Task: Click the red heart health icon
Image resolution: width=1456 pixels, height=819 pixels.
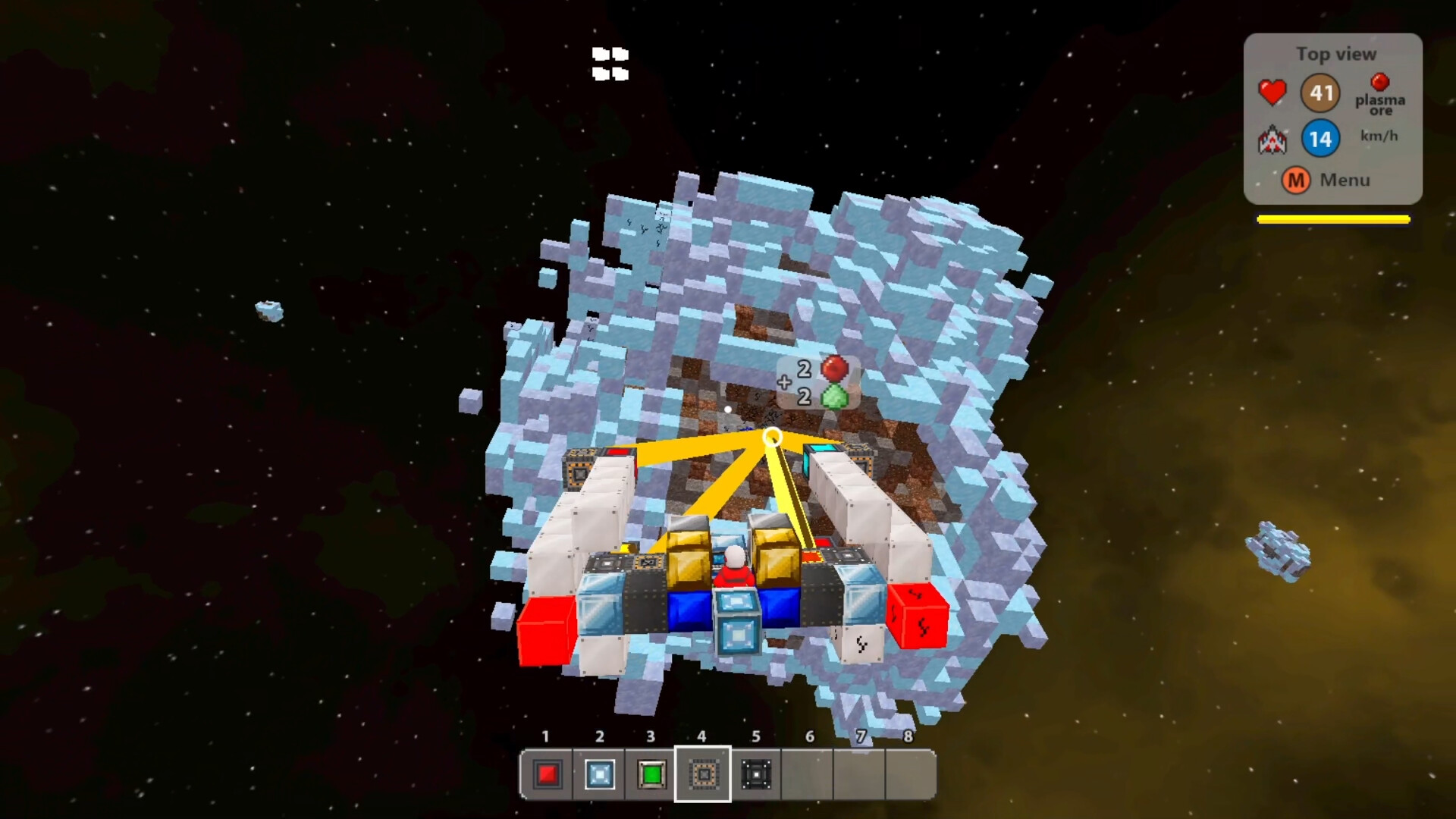Action: point(1272,92)
